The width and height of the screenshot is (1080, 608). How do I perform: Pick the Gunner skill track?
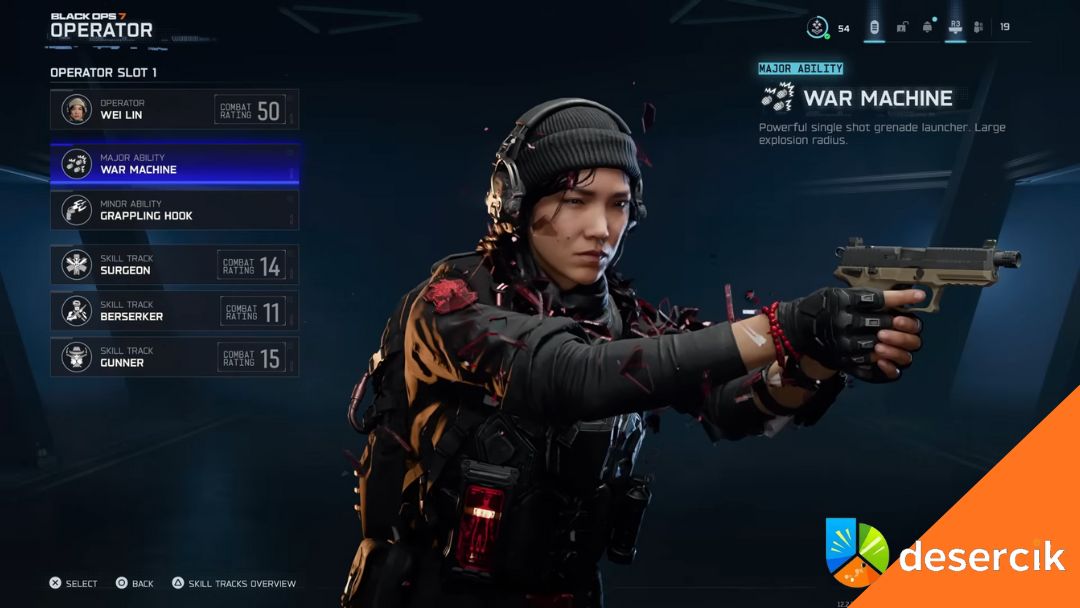click(174, 357)
